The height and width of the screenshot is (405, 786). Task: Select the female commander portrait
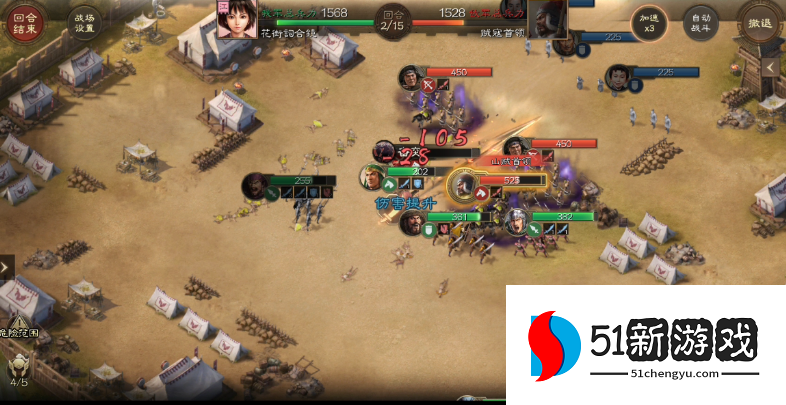(236, 17)
